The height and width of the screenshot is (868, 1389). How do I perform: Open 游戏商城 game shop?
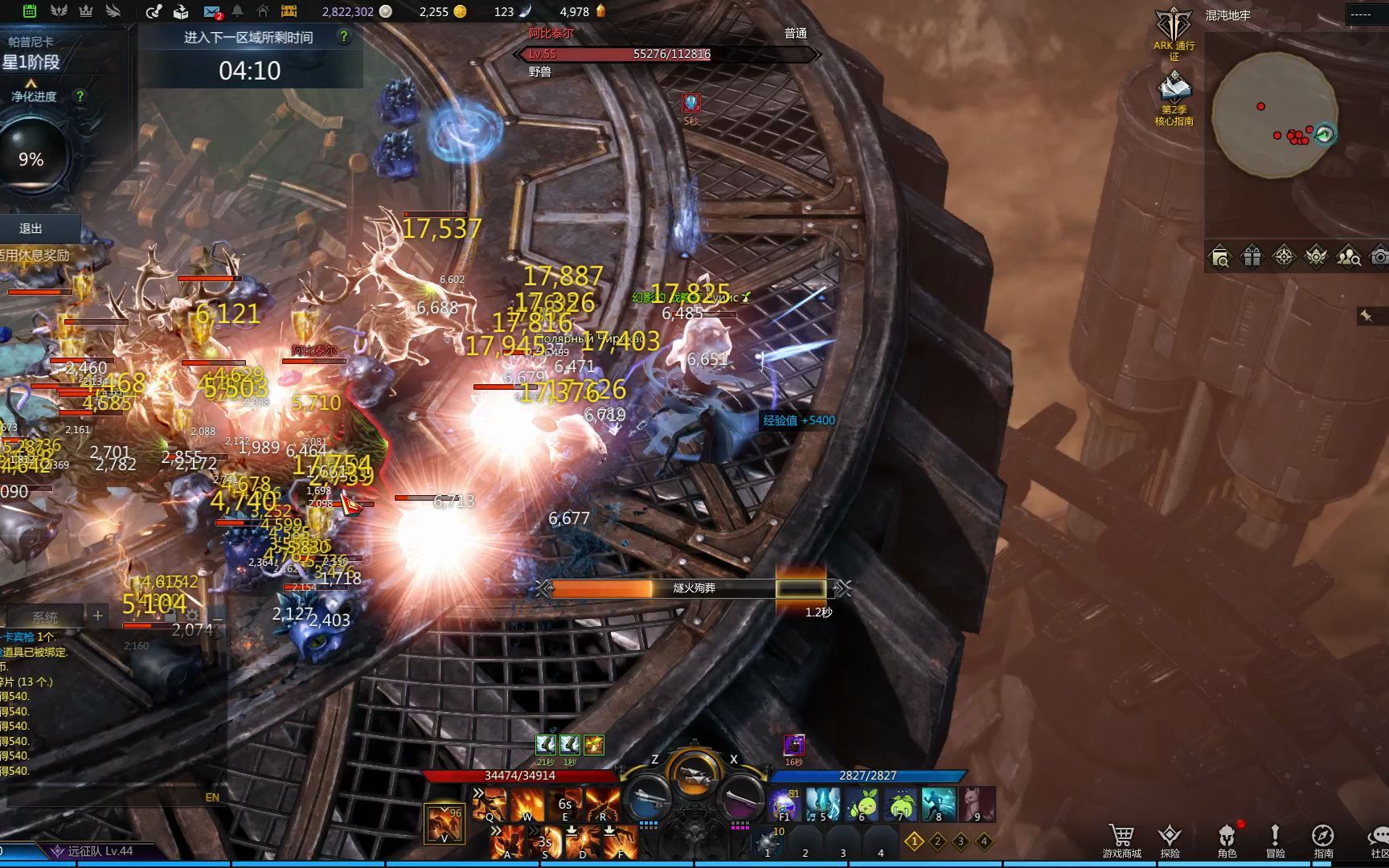tap(1121, 841)
